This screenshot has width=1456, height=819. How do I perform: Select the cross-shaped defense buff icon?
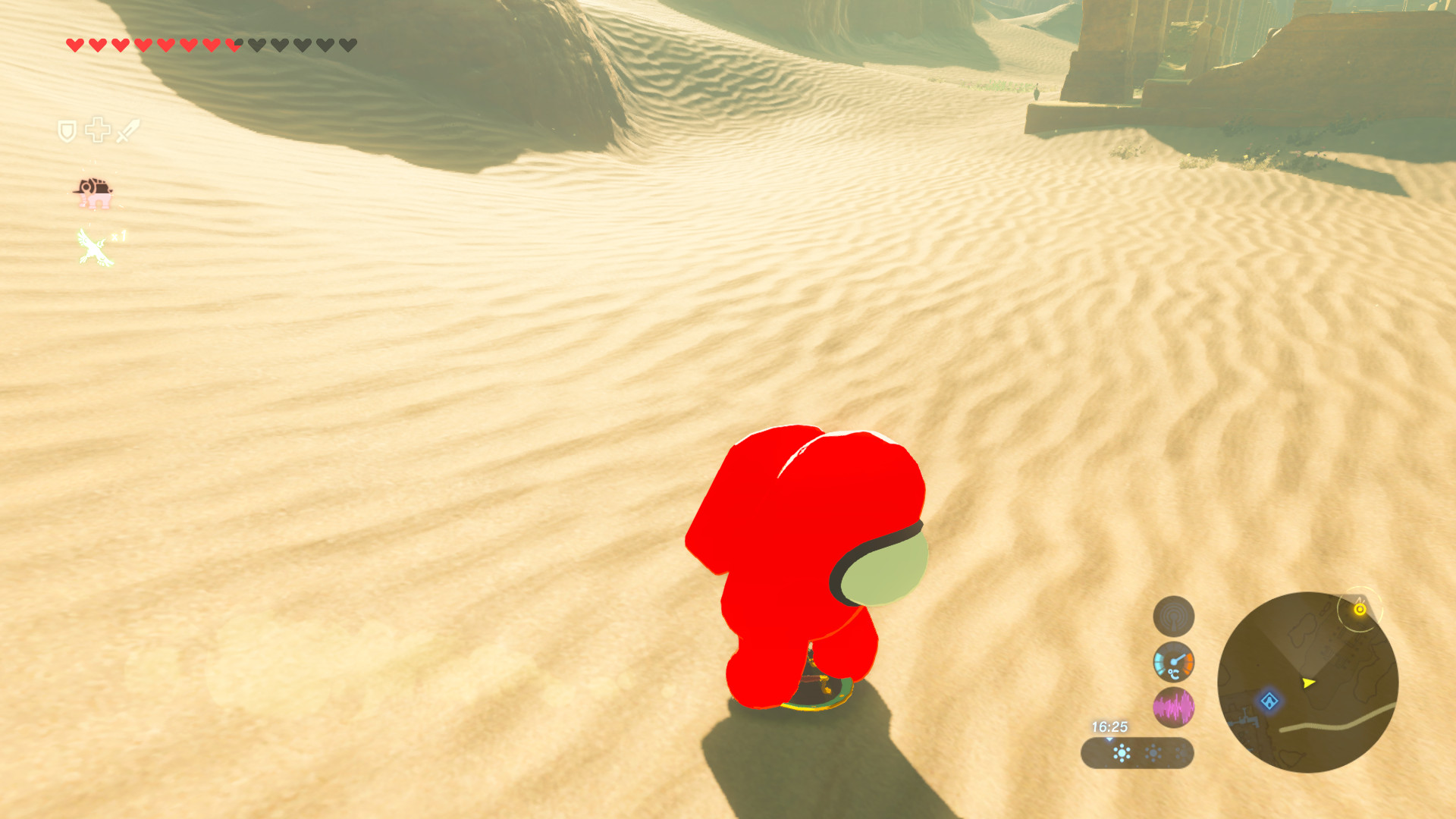click(96, 130)
